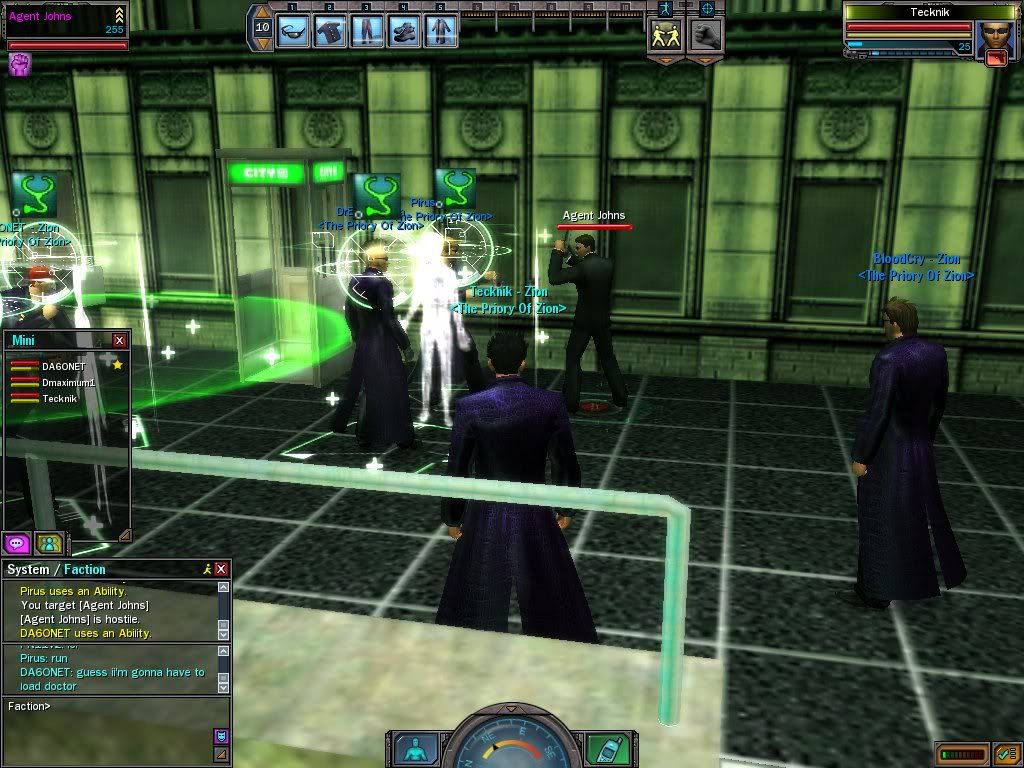
Task: Select the sunglasses hotbar slot
Action: coord(293,28)
